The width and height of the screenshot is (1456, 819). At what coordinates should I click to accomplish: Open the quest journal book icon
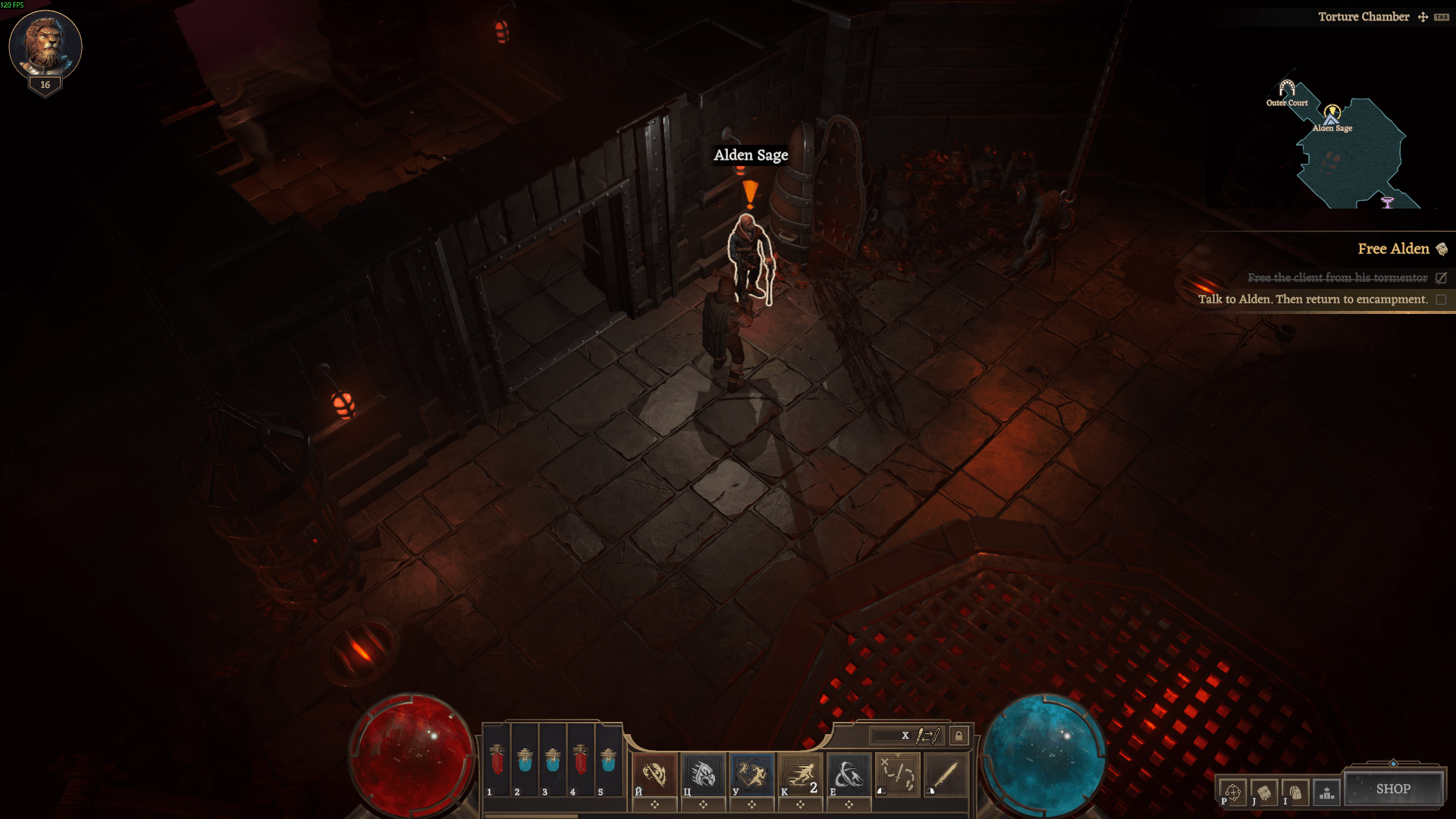point(1264,792)
